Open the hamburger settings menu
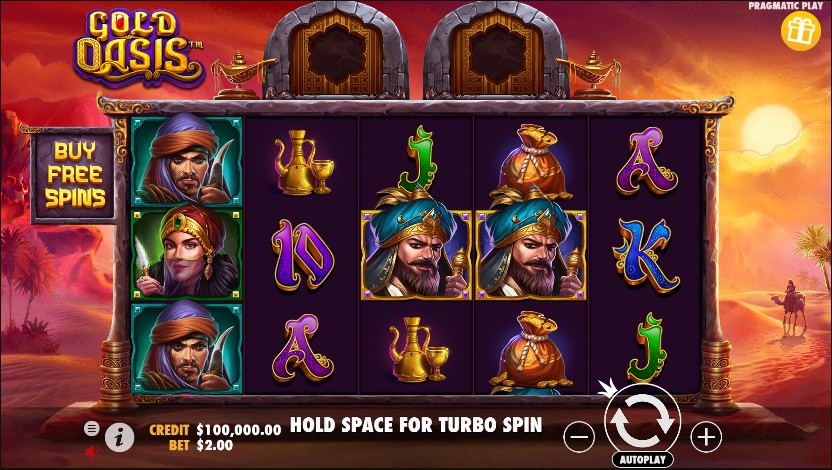The width and height of the screenshot is (832, 470). click(92, 427)
